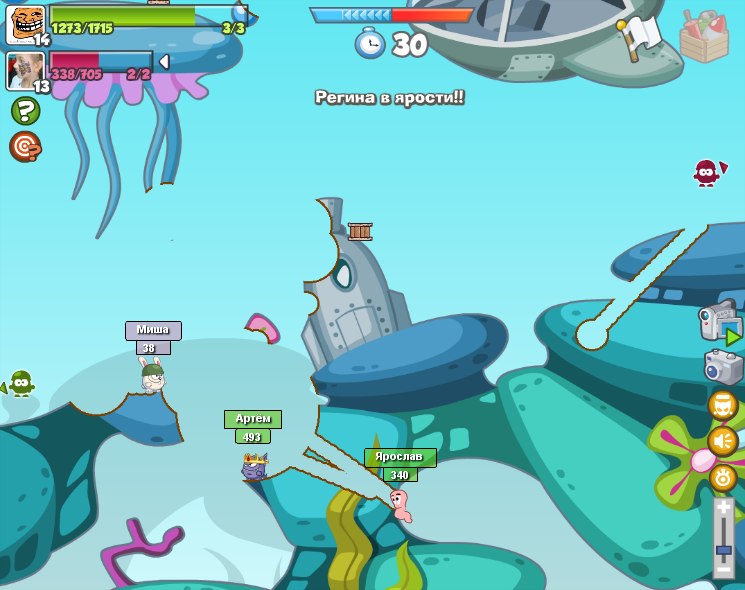Zoom in with the plus button

tap(724, 509)
